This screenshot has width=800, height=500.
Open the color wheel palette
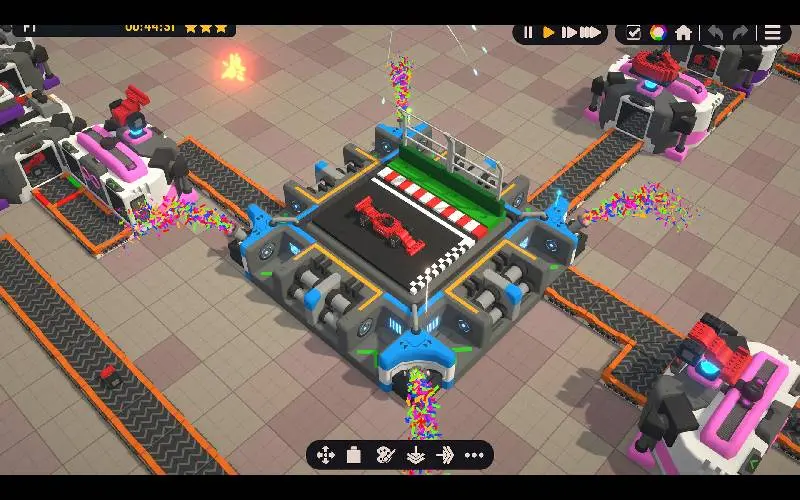tap(658, 32)
